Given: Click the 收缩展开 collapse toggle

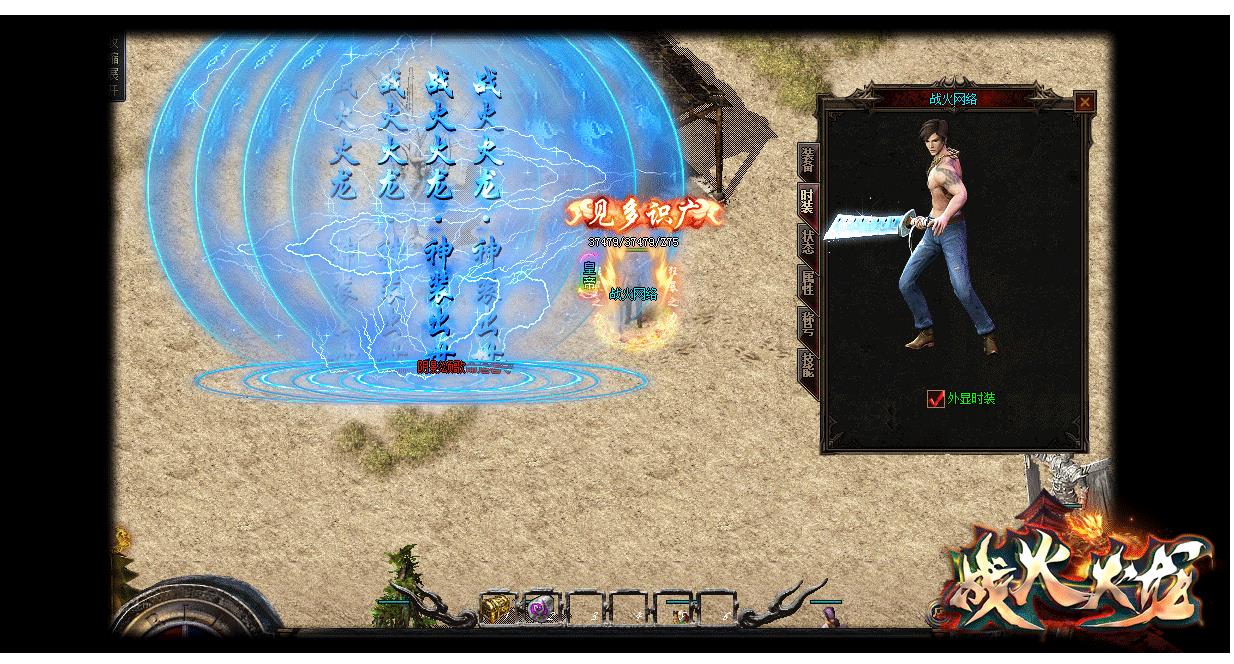Looking at the screenshot, I should pos(116,66).
